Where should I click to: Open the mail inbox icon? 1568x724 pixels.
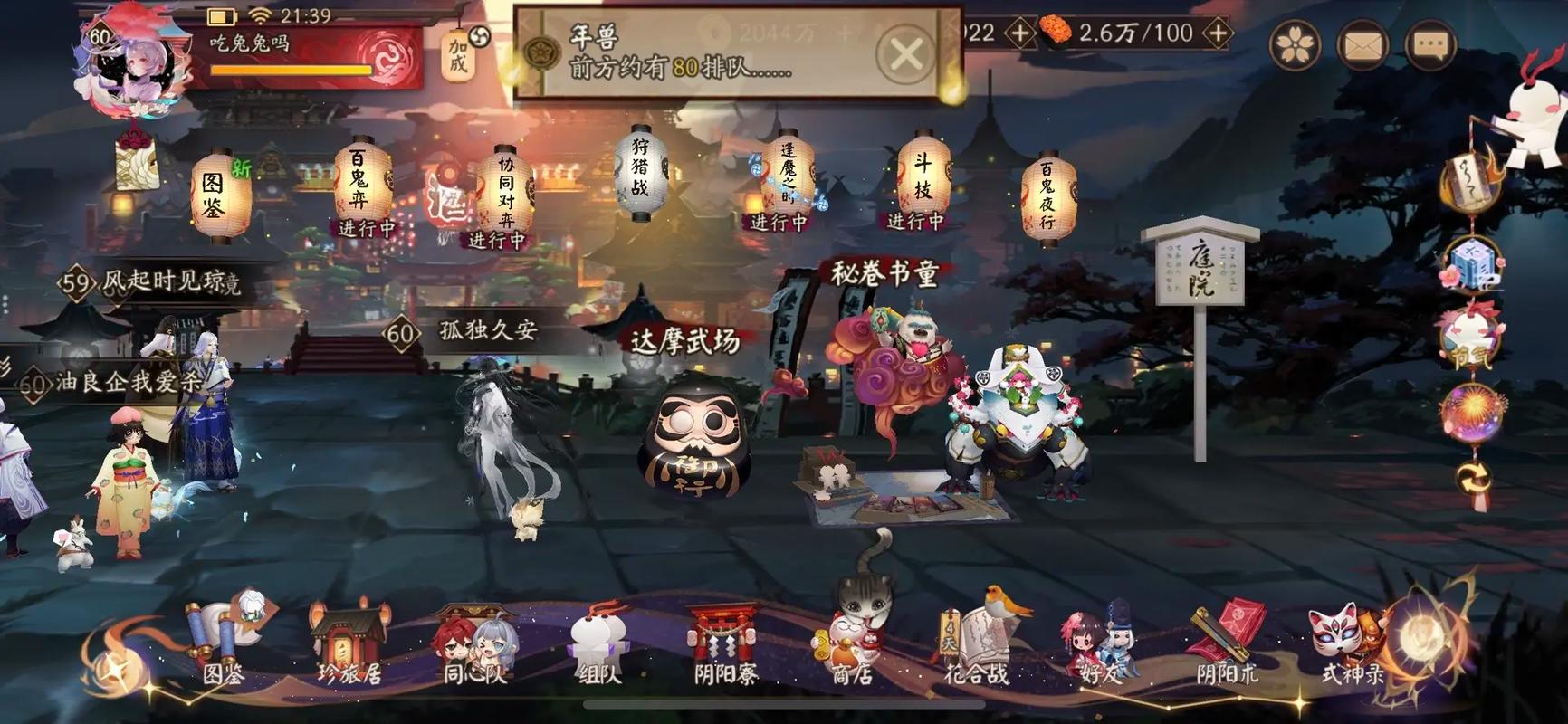tap(1362, 43)
